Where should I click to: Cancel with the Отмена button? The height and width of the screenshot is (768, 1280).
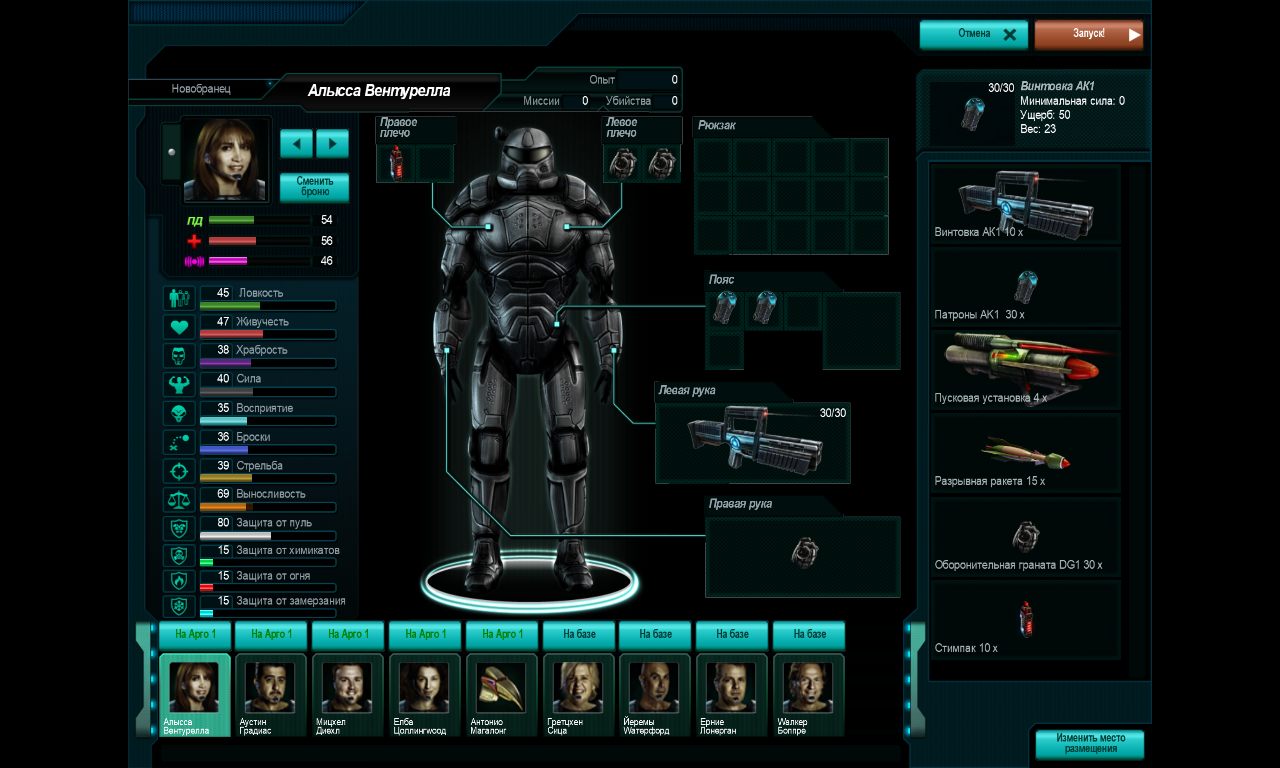point(973,34)
